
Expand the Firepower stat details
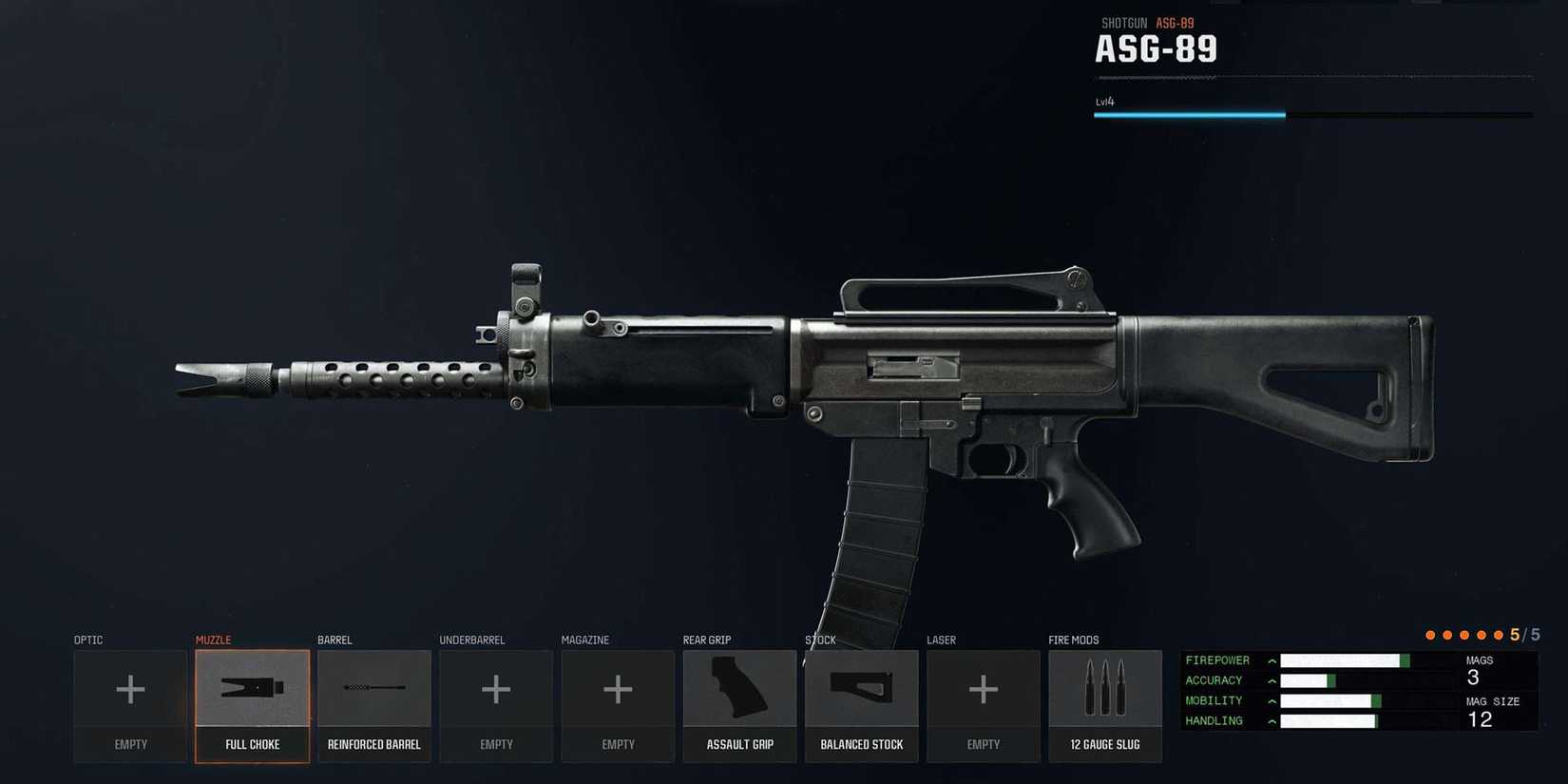pos(1272,660)
